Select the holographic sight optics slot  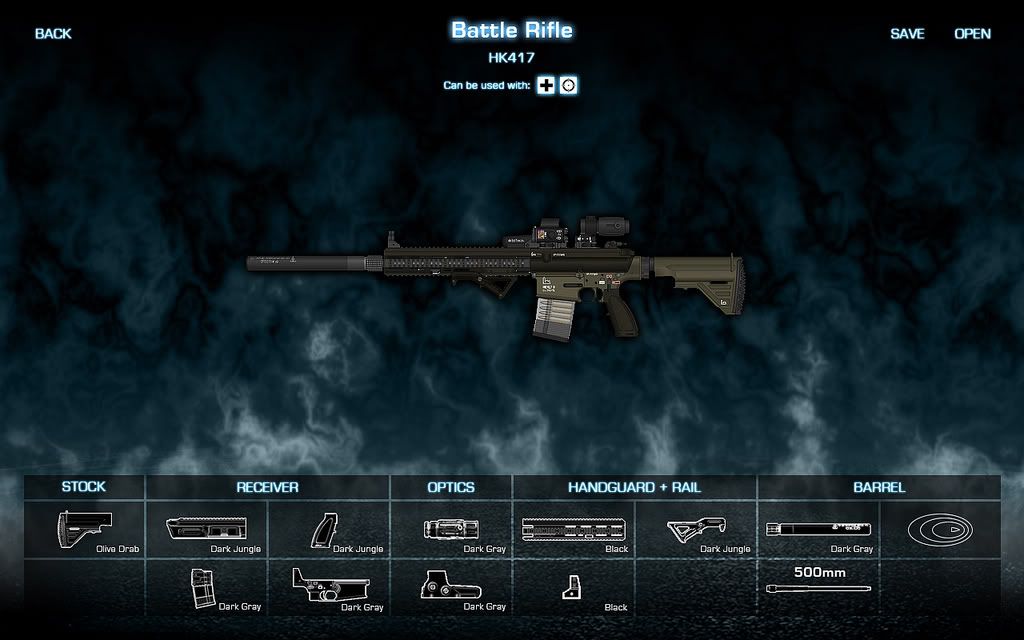point(451,587)
